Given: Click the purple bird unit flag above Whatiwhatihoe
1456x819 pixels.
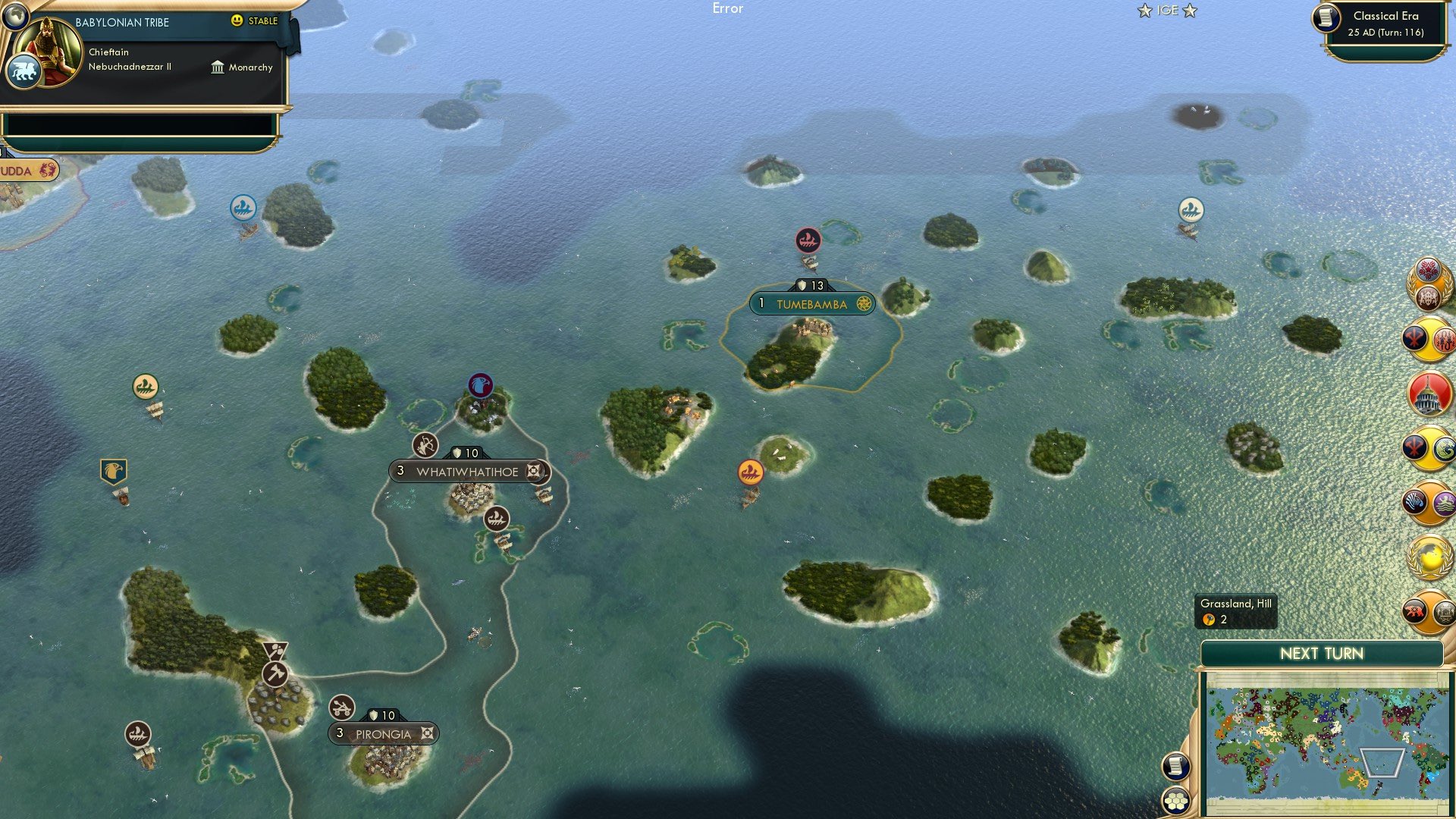Looking at the screenshot, I should (x=480, y=385).
